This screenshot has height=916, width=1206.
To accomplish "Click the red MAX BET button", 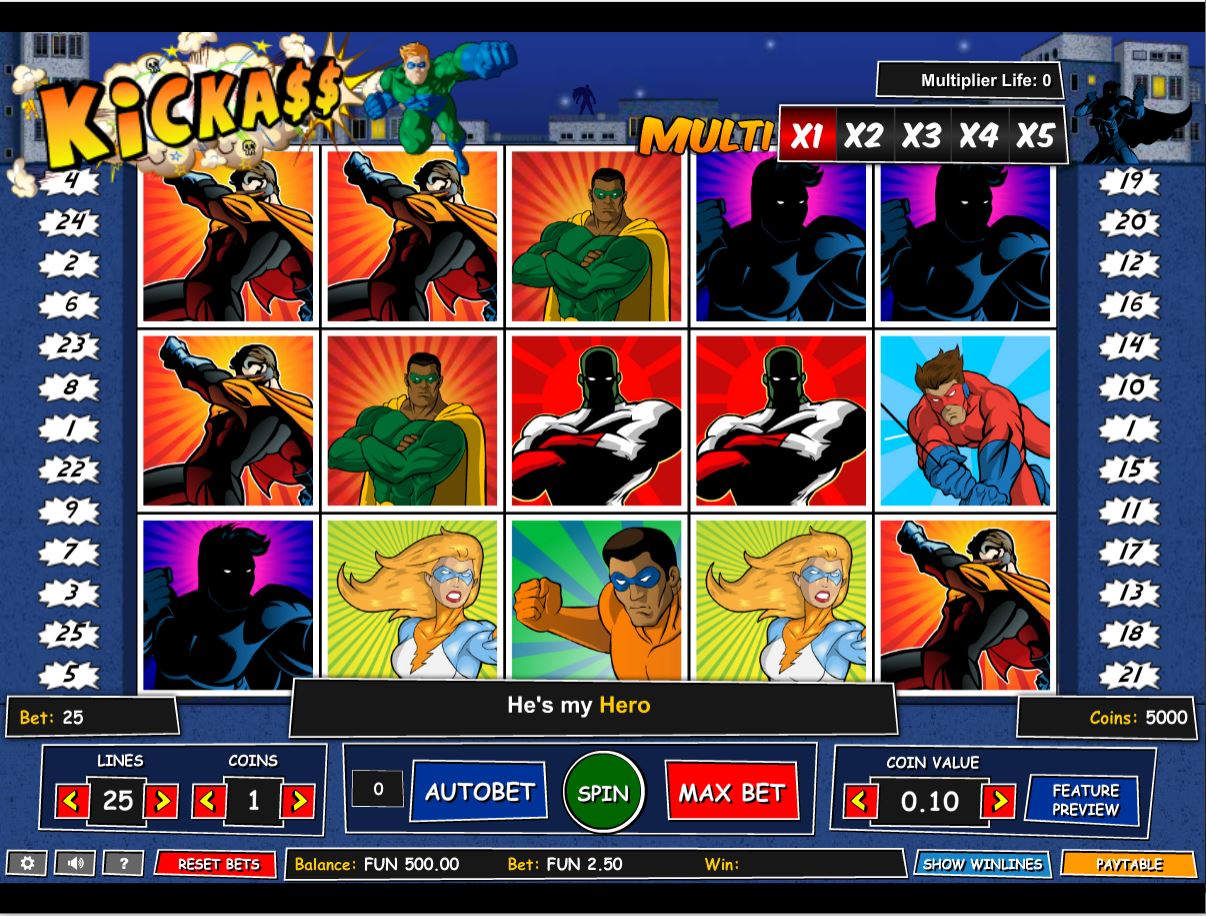I will [x=731, y=793].
